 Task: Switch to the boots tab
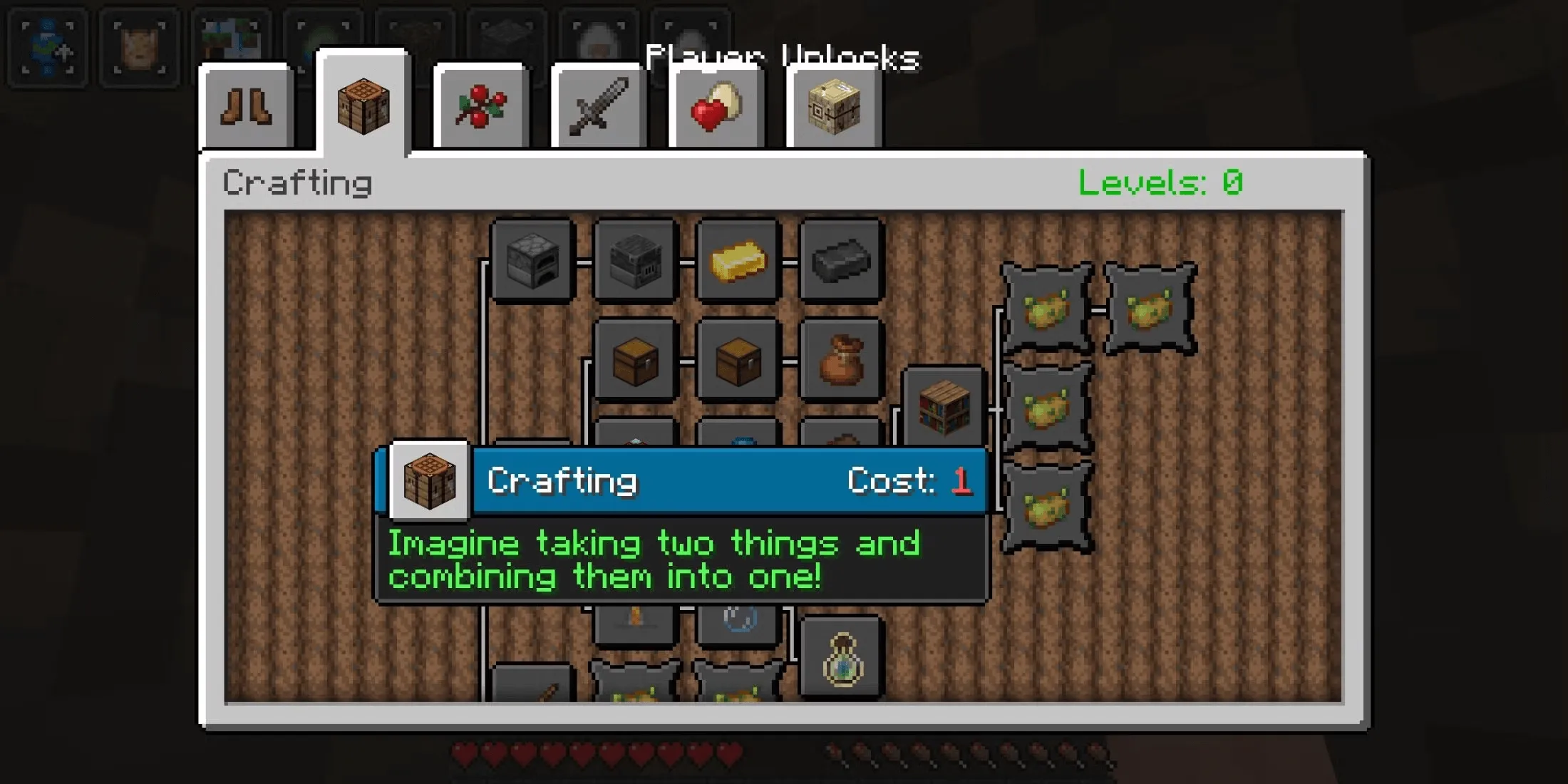point(246,107)
